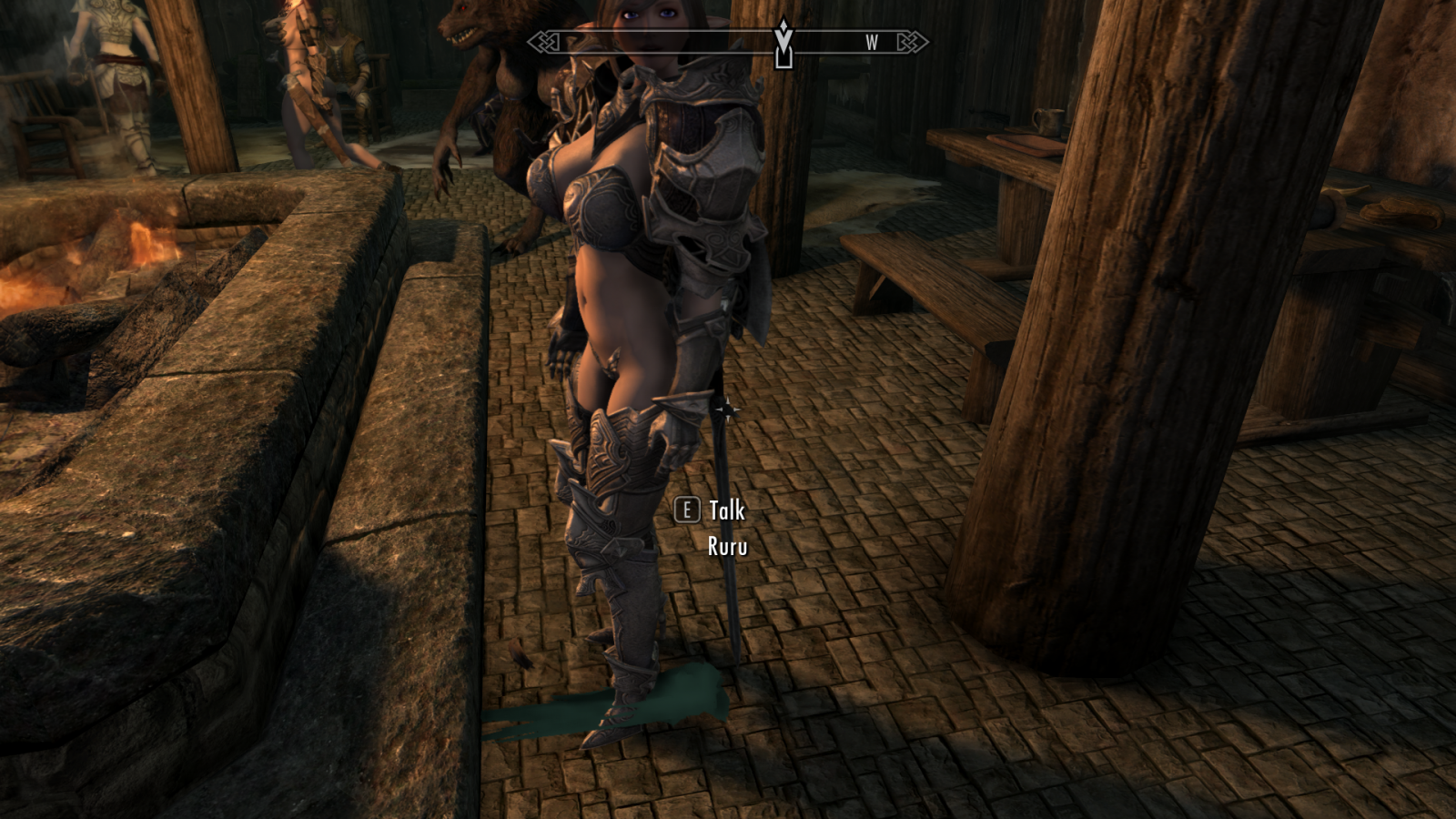The width and height of the screenshot is (1456, 819).
Task: Click the E key prompt icon
Action: [685, 511]
